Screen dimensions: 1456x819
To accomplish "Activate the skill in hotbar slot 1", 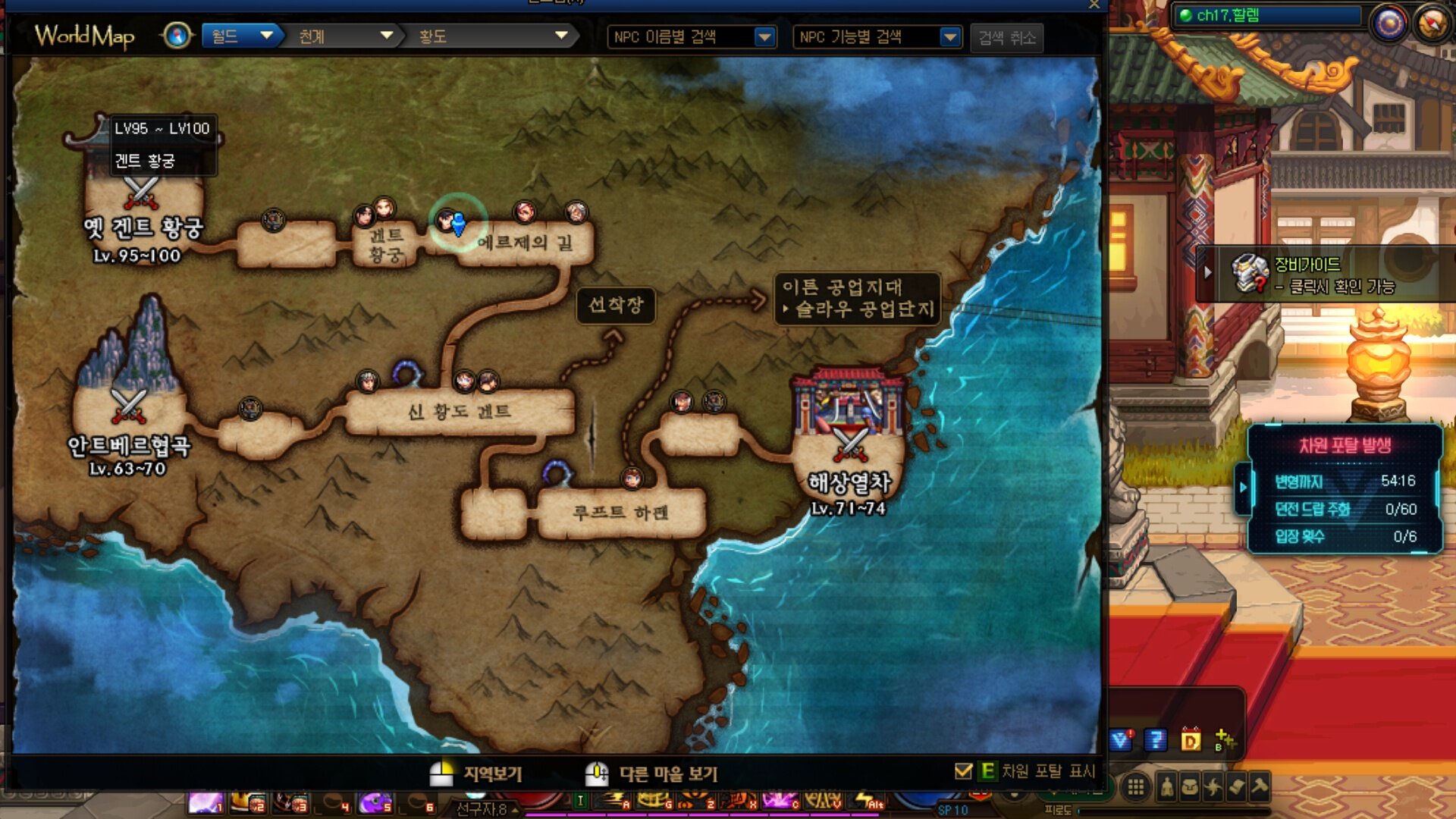I will pos(206,804).
